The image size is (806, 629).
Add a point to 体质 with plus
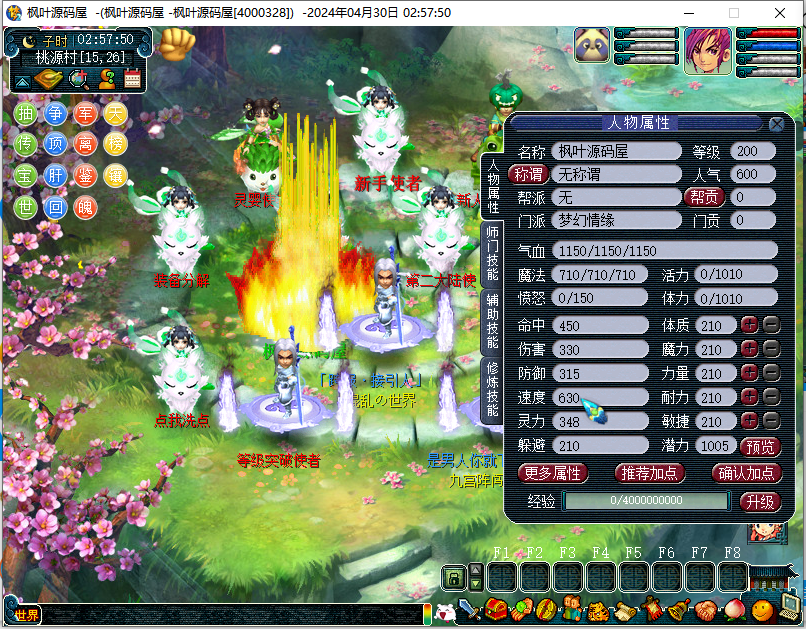(750, 325)
